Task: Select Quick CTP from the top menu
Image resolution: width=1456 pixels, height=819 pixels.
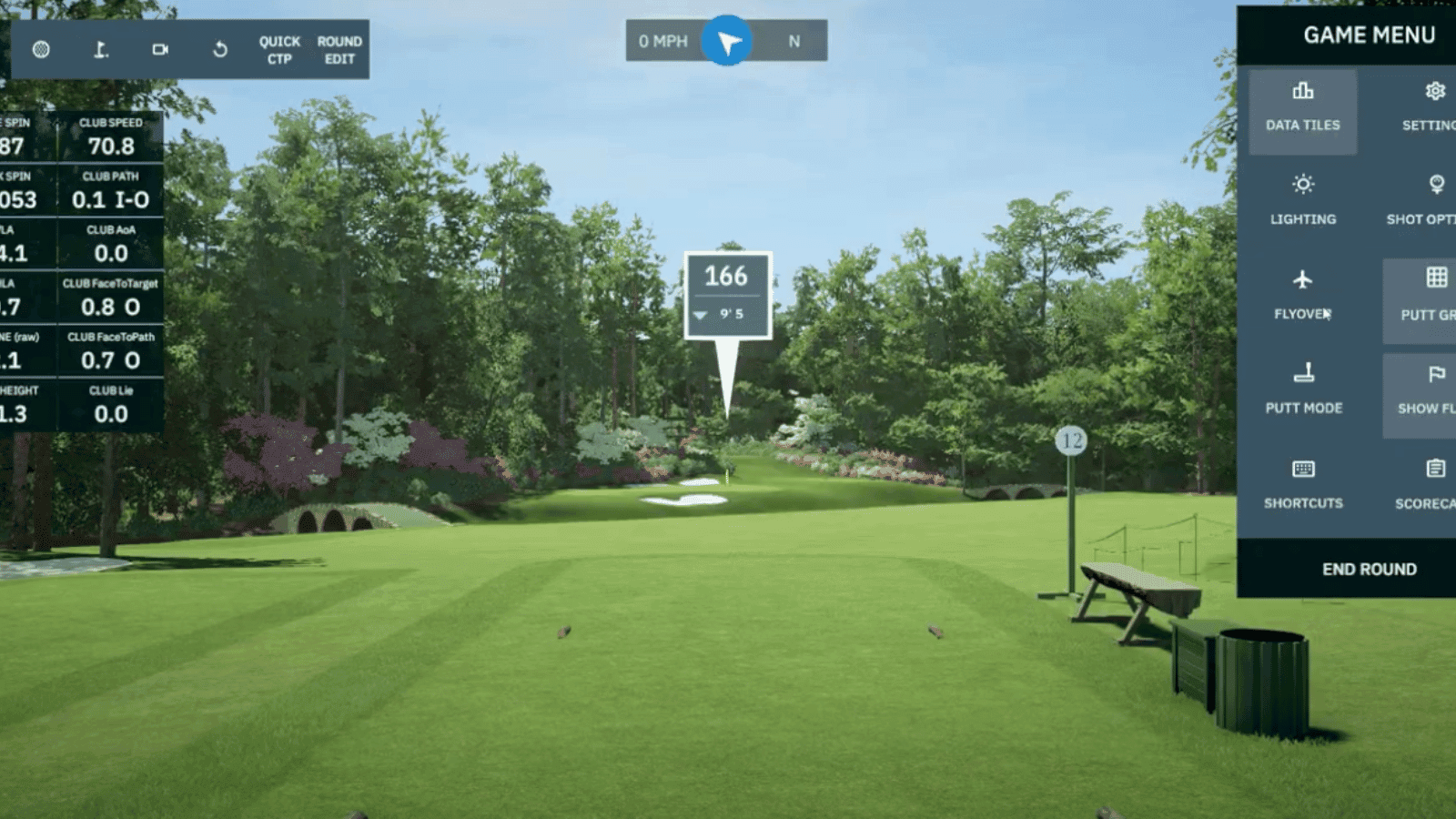Action: click(x=278, y=49)
